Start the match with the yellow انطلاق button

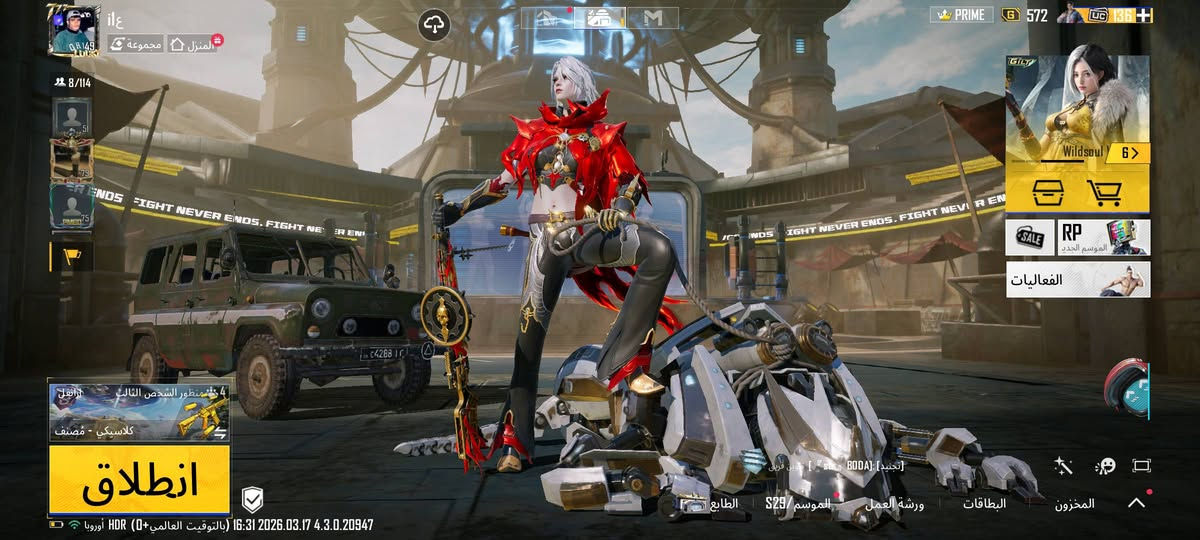pos(139,481)
